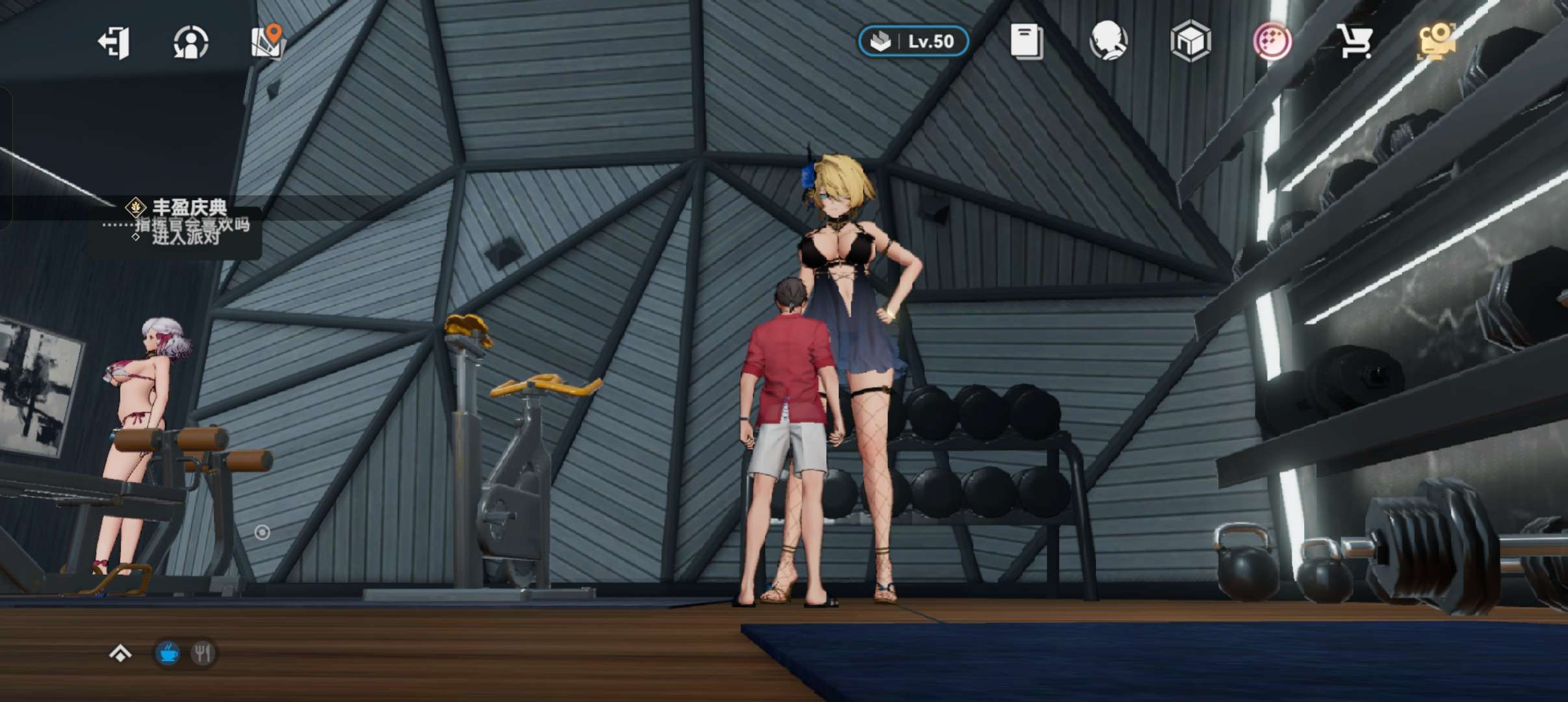Tap the pink circular dotted icon
Image resolution: width=1568 pixels, height=702 pixels.
coord(1272,42)
